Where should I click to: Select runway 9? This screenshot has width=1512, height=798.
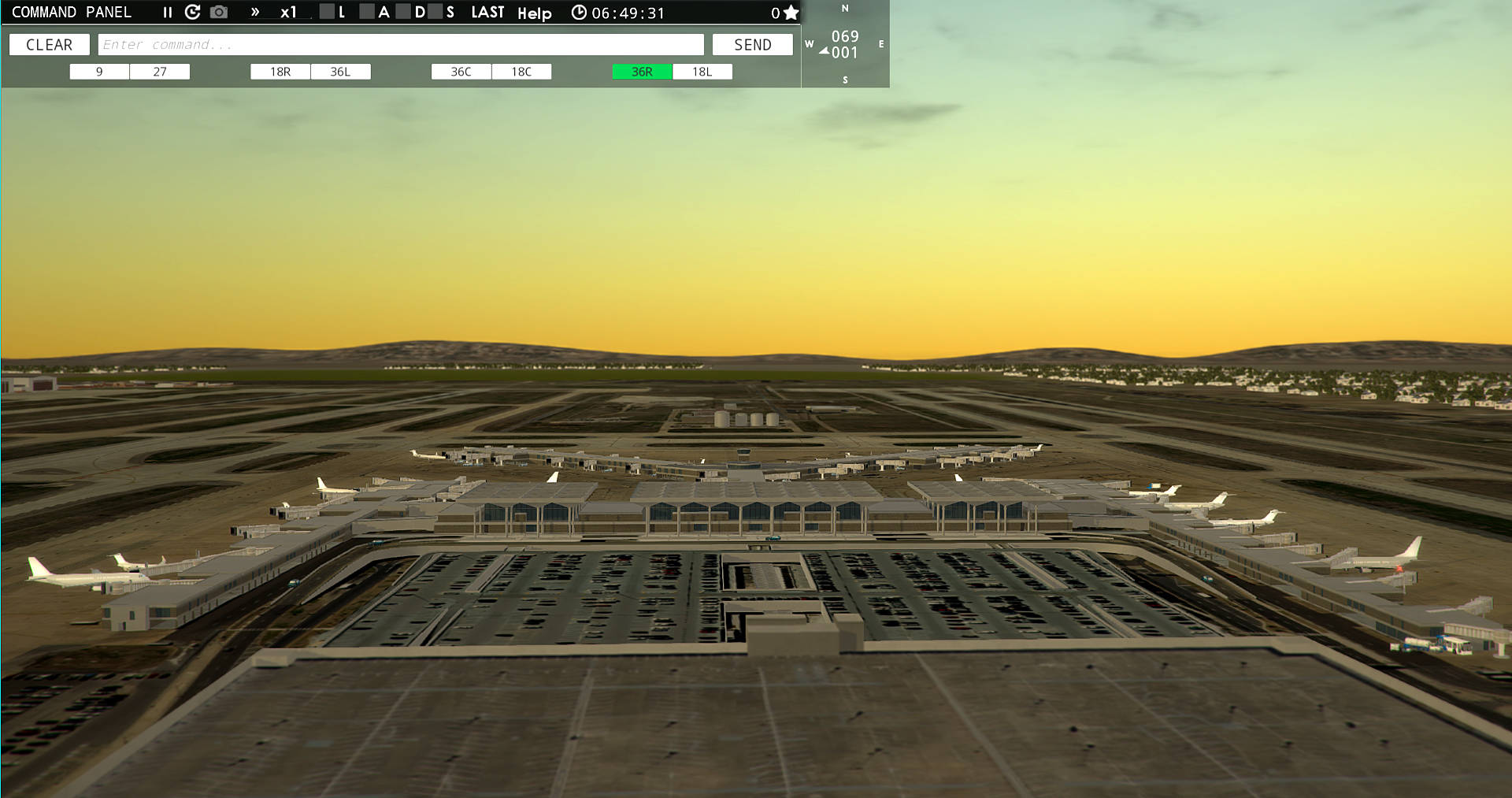click(x=99, y=71)
